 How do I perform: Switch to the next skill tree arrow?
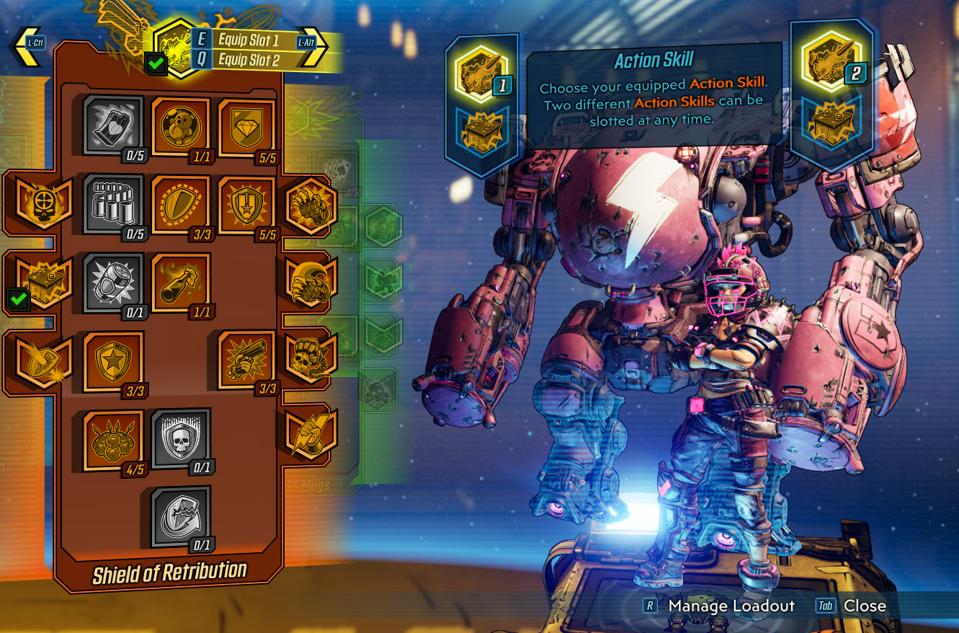coord(313,48)
